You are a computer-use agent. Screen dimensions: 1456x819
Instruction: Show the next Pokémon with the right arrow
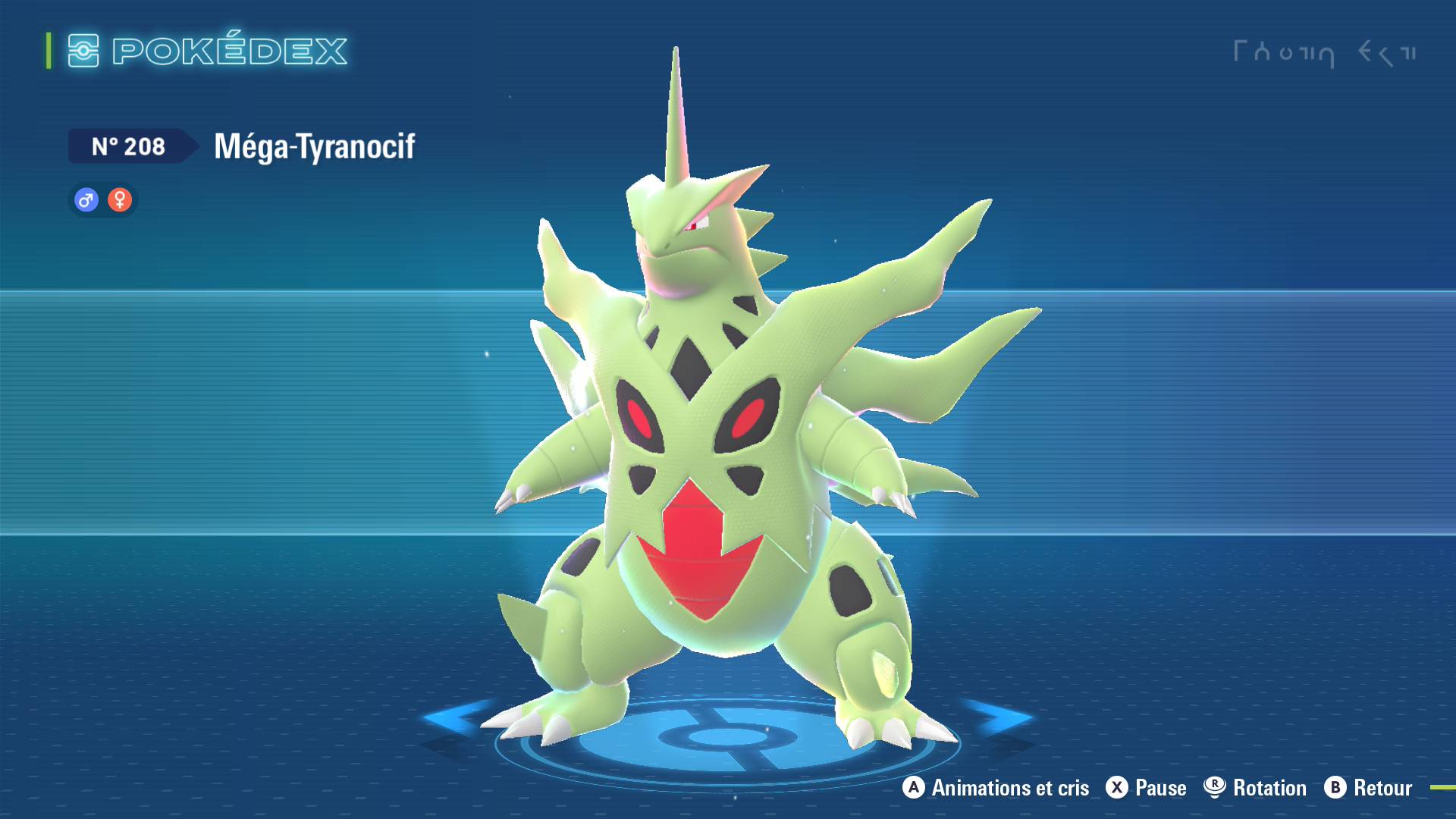pyautogui.click(x=999, y=717)
